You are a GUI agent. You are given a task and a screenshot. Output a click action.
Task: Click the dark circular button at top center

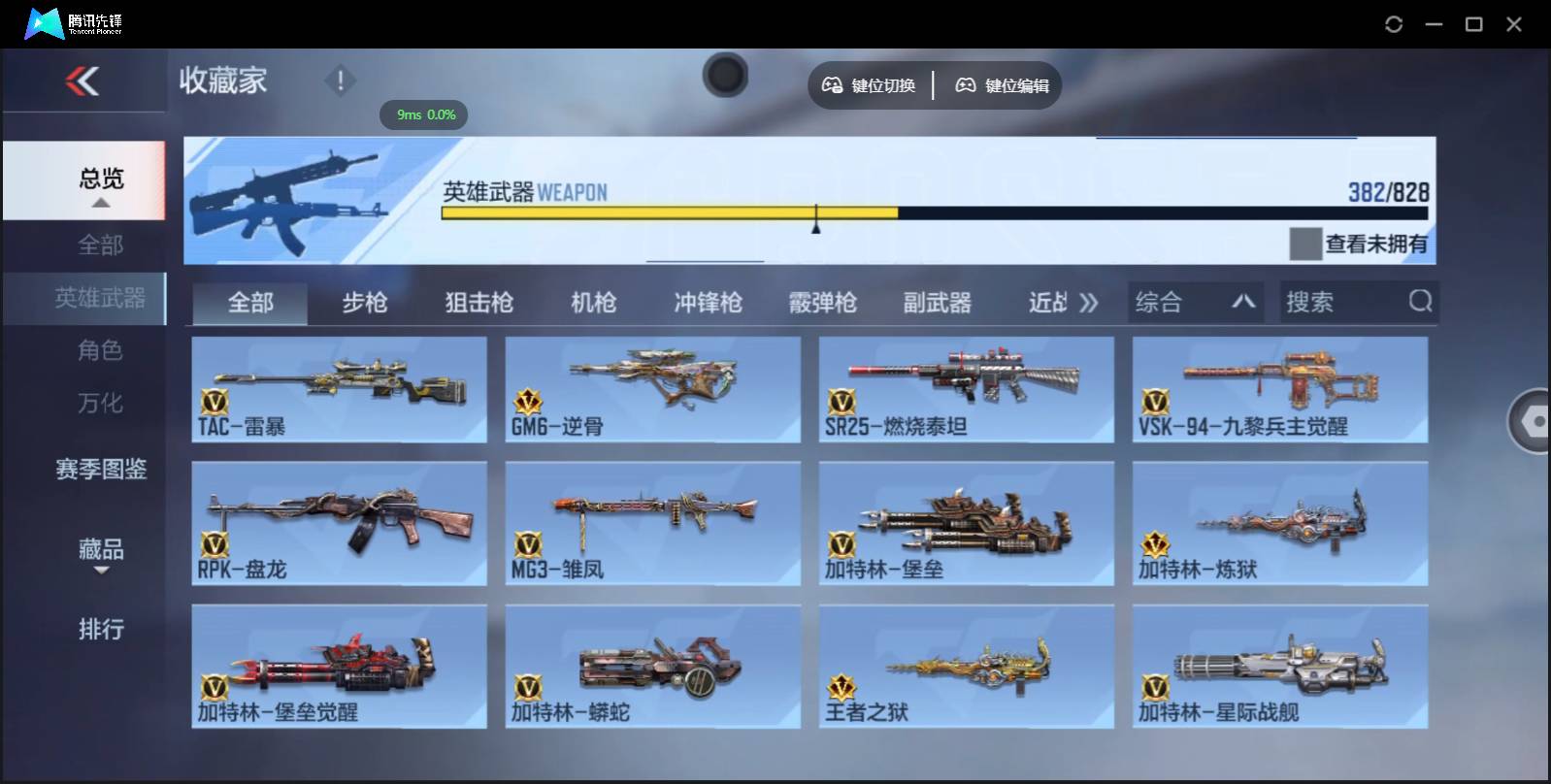pos(725,75)
